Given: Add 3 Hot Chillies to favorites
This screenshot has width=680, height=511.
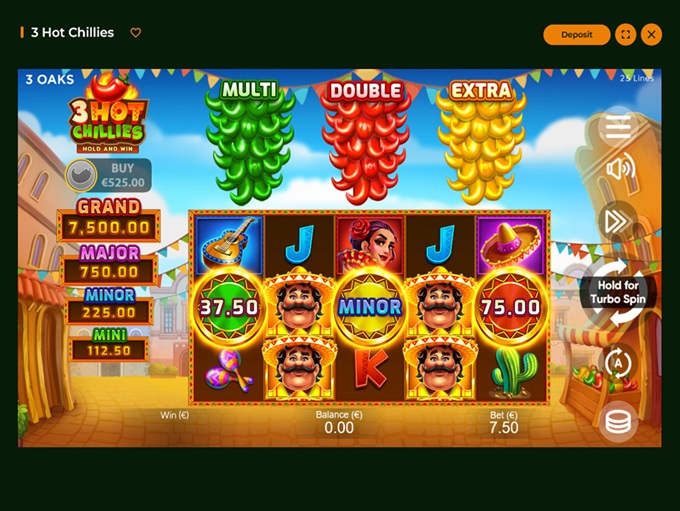Looking at the screenshot, I should click(x=136, y=33).
